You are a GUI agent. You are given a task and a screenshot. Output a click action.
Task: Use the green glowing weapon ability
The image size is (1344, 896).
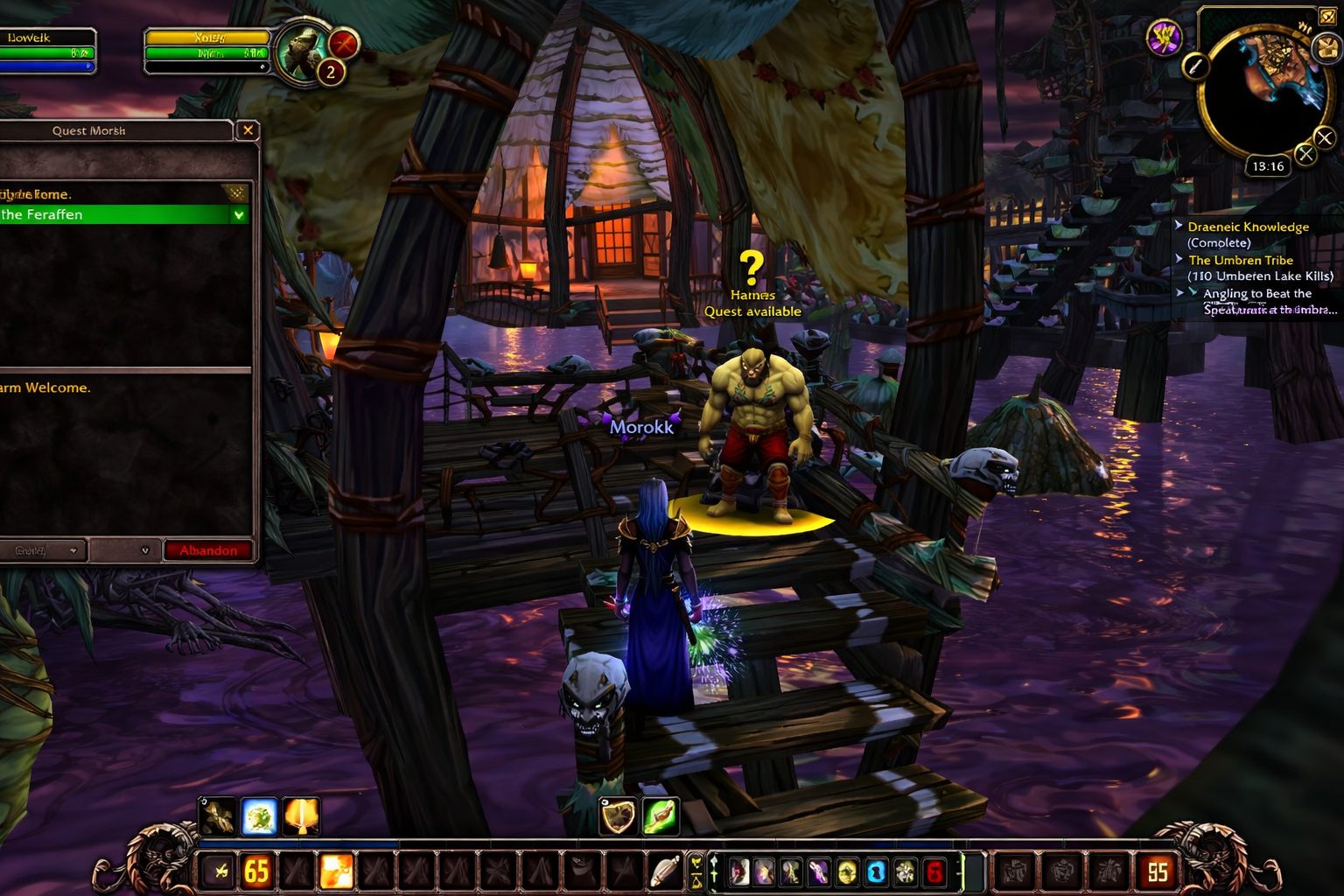pos(660,816)
